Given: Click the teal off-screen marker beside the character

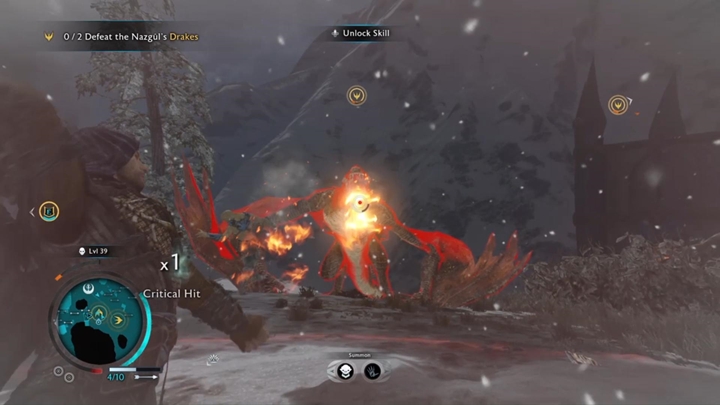Looking at the screenshot, I should (49, 211).
